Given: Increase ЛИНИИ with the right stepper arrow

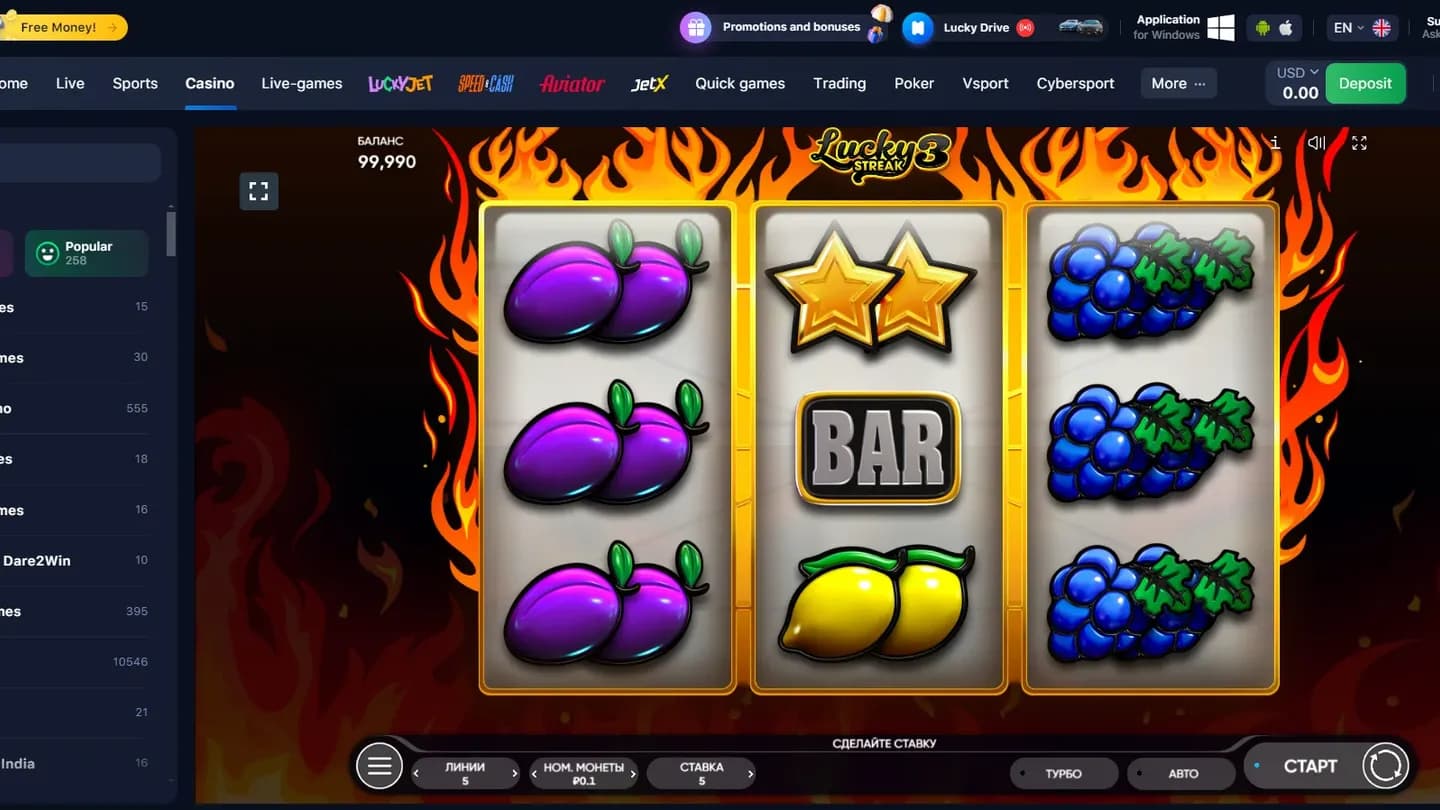Looking at the screenshot, I should click(x=514, y=773).
